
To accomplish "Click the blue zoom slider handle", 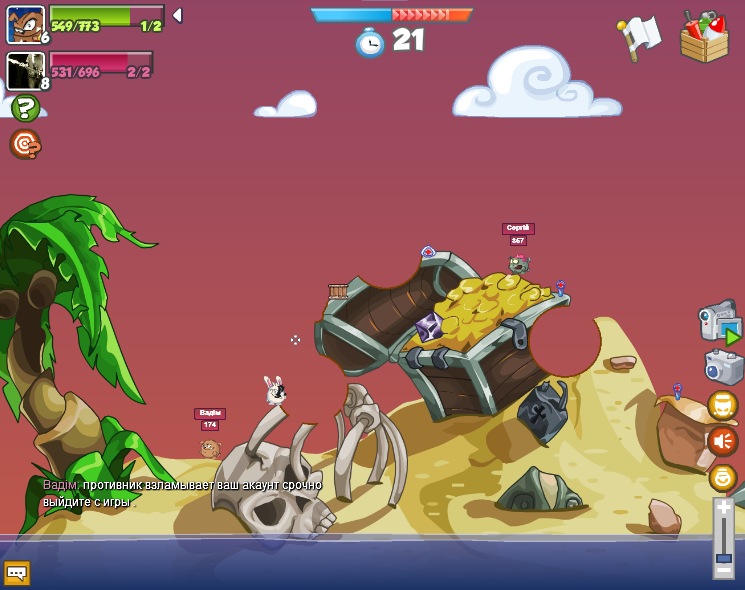I will pyautogui.click(x=723, y=557).
